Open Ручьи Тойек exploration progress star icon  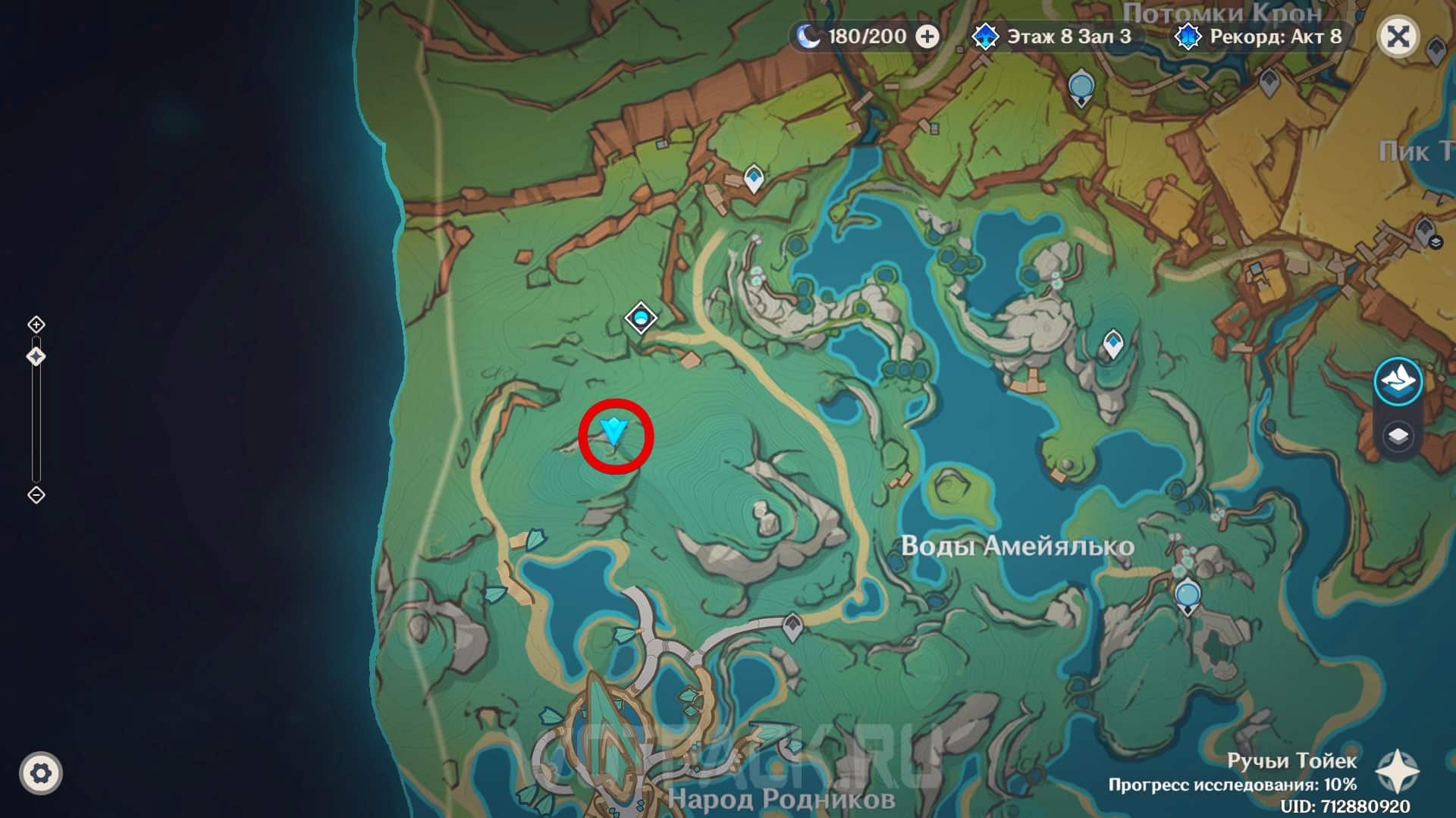pos(1397,772)
